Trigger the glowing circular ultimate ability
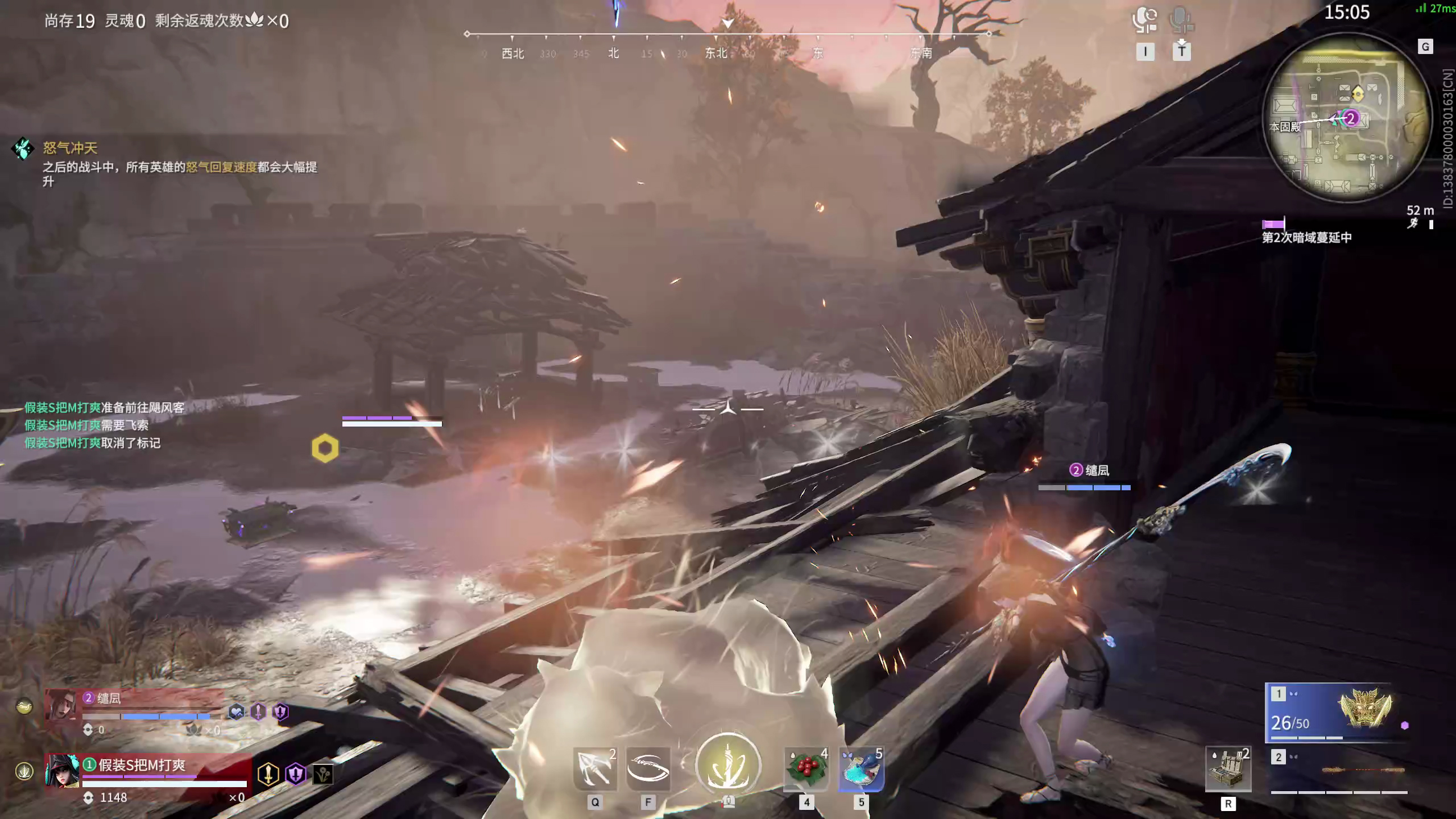Image resolution: width=1456 pixels, height=819 pixels. pyautogui.click(x=728, y=765)
